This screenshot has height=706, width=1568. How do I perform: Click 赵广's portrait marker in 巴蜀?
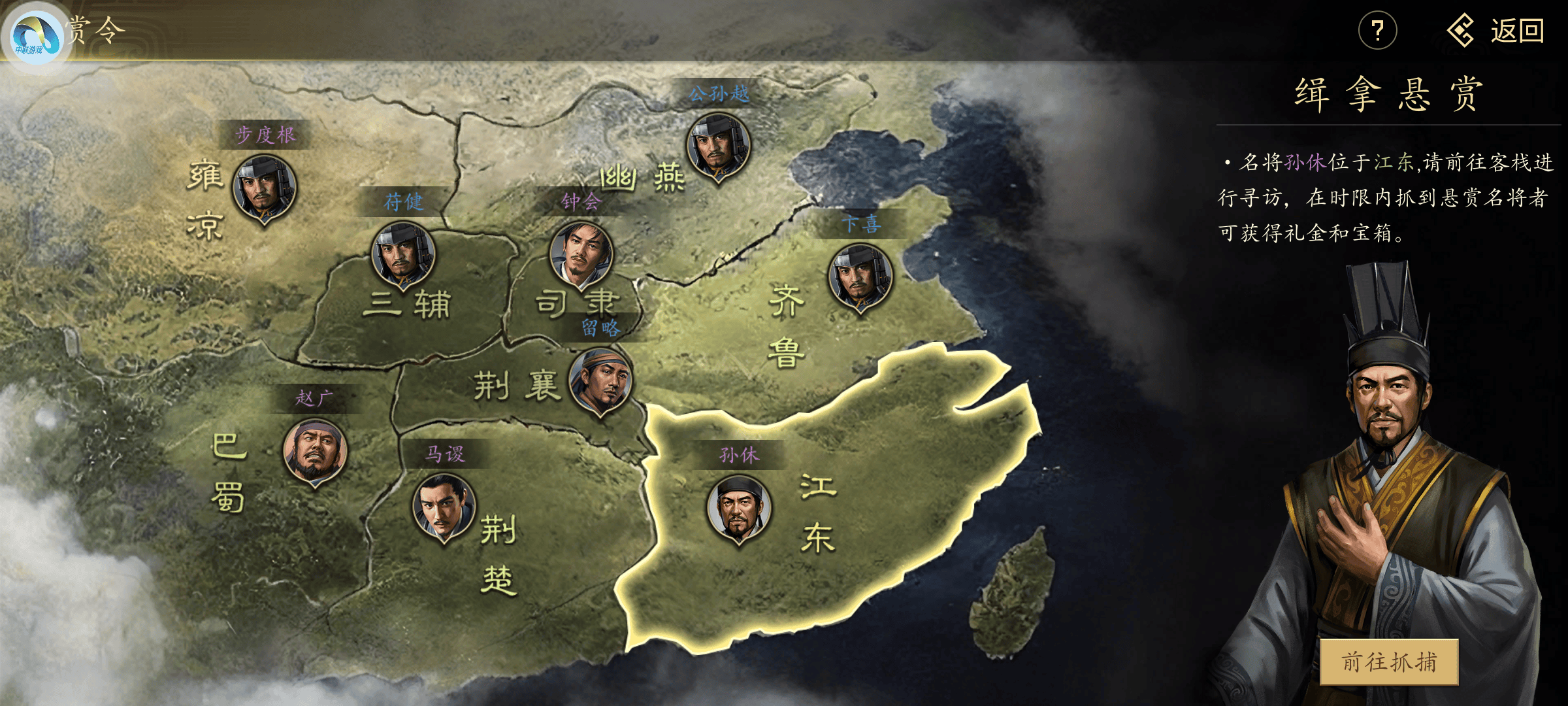[x=314, y=451]
